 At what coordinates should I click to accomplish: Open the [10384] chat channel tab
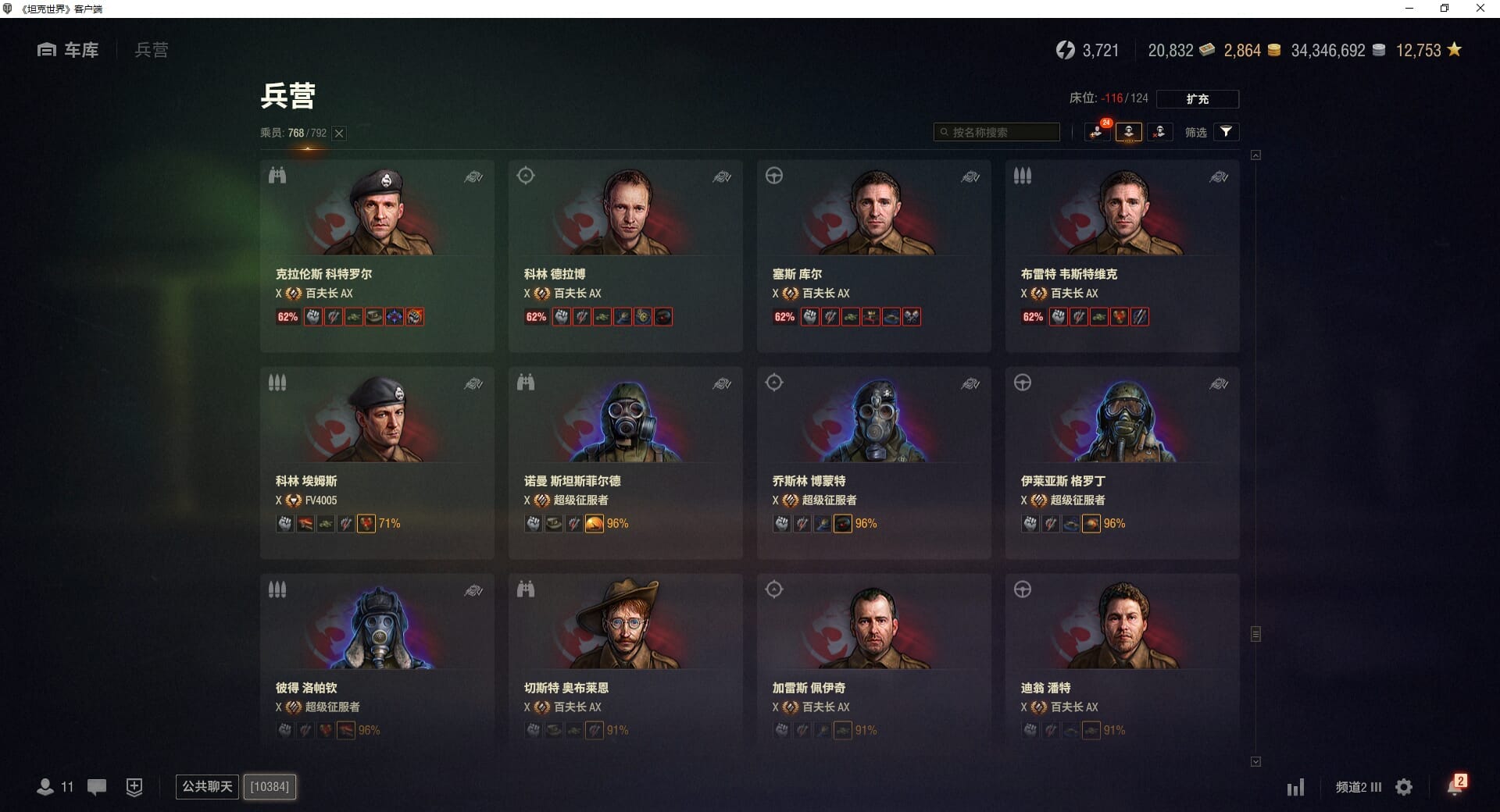point(270,786)
